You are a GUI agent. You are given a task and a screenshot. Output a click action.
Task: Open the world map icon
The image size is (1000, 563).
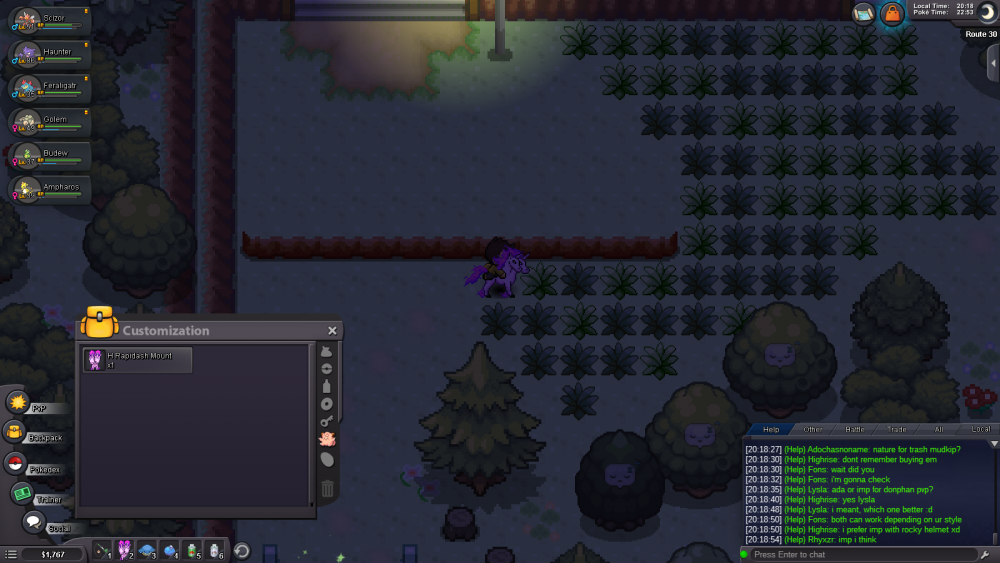864,14
